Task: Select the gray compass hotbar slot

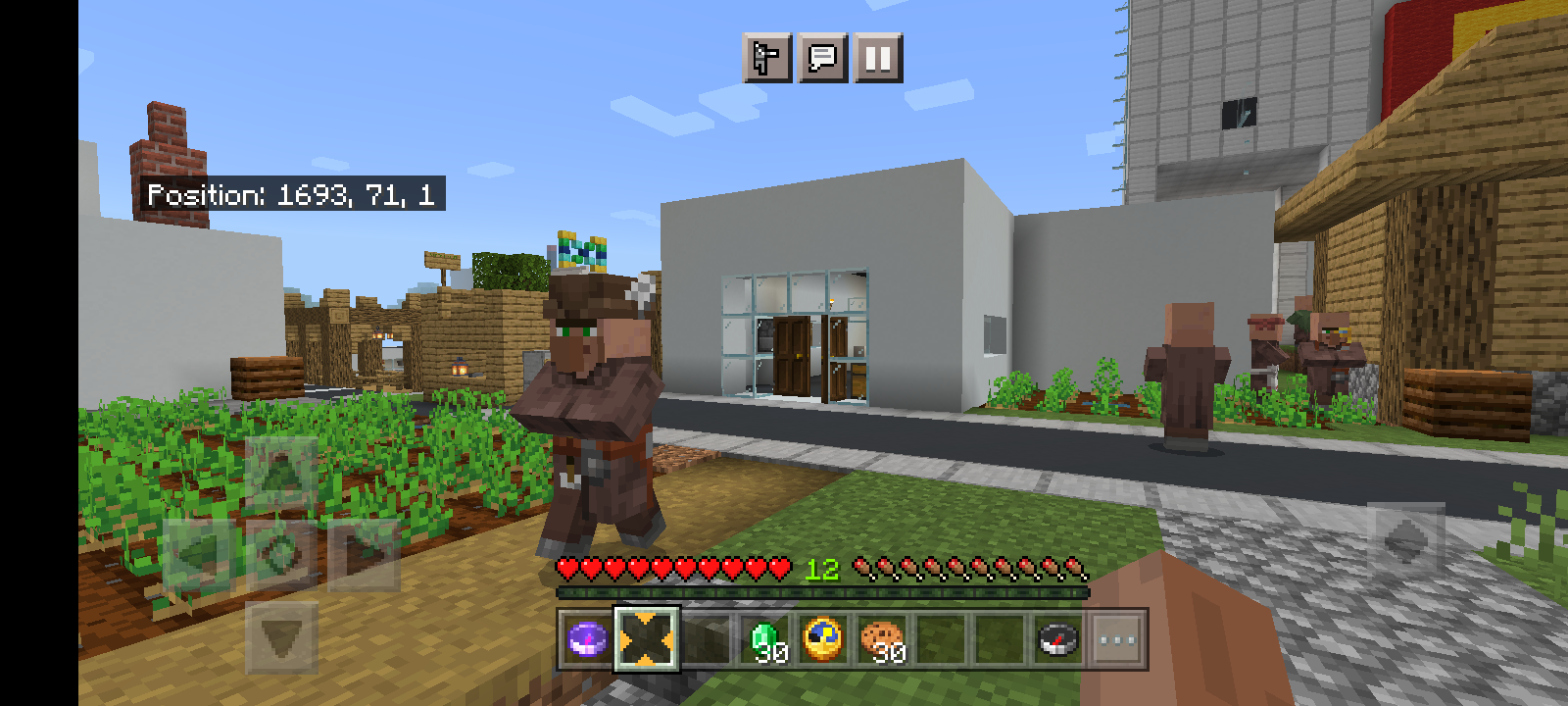Action: (x=1058, y=640)
